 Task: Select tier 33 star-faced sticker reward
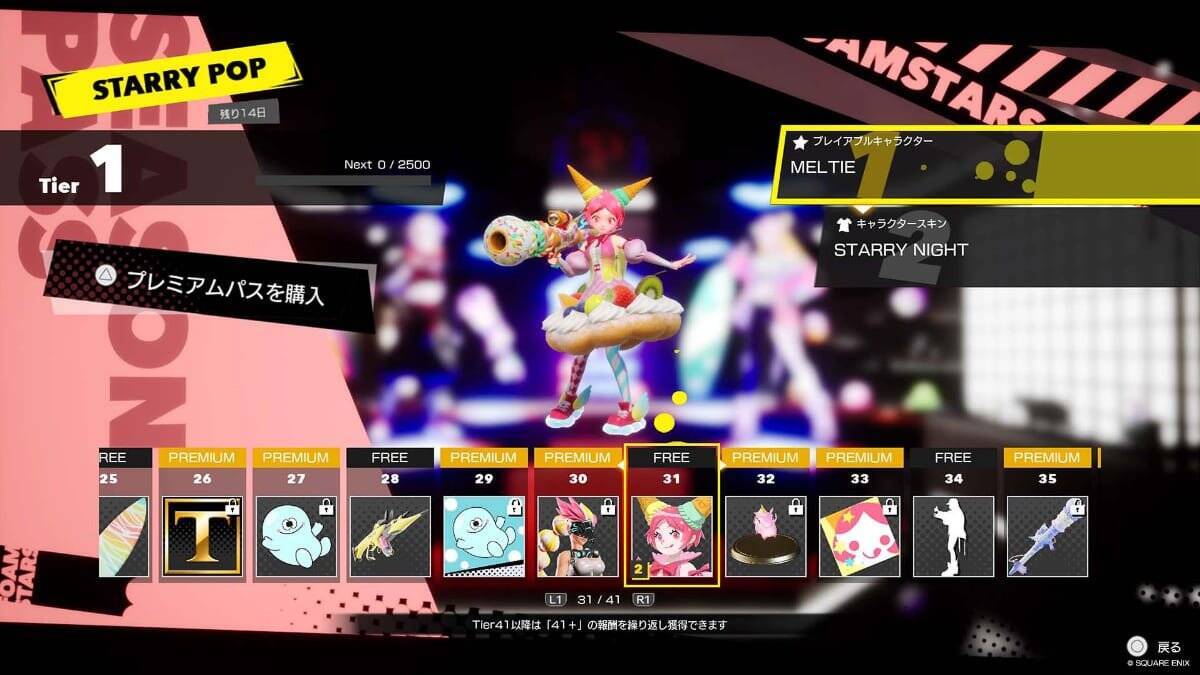(859, 536)
